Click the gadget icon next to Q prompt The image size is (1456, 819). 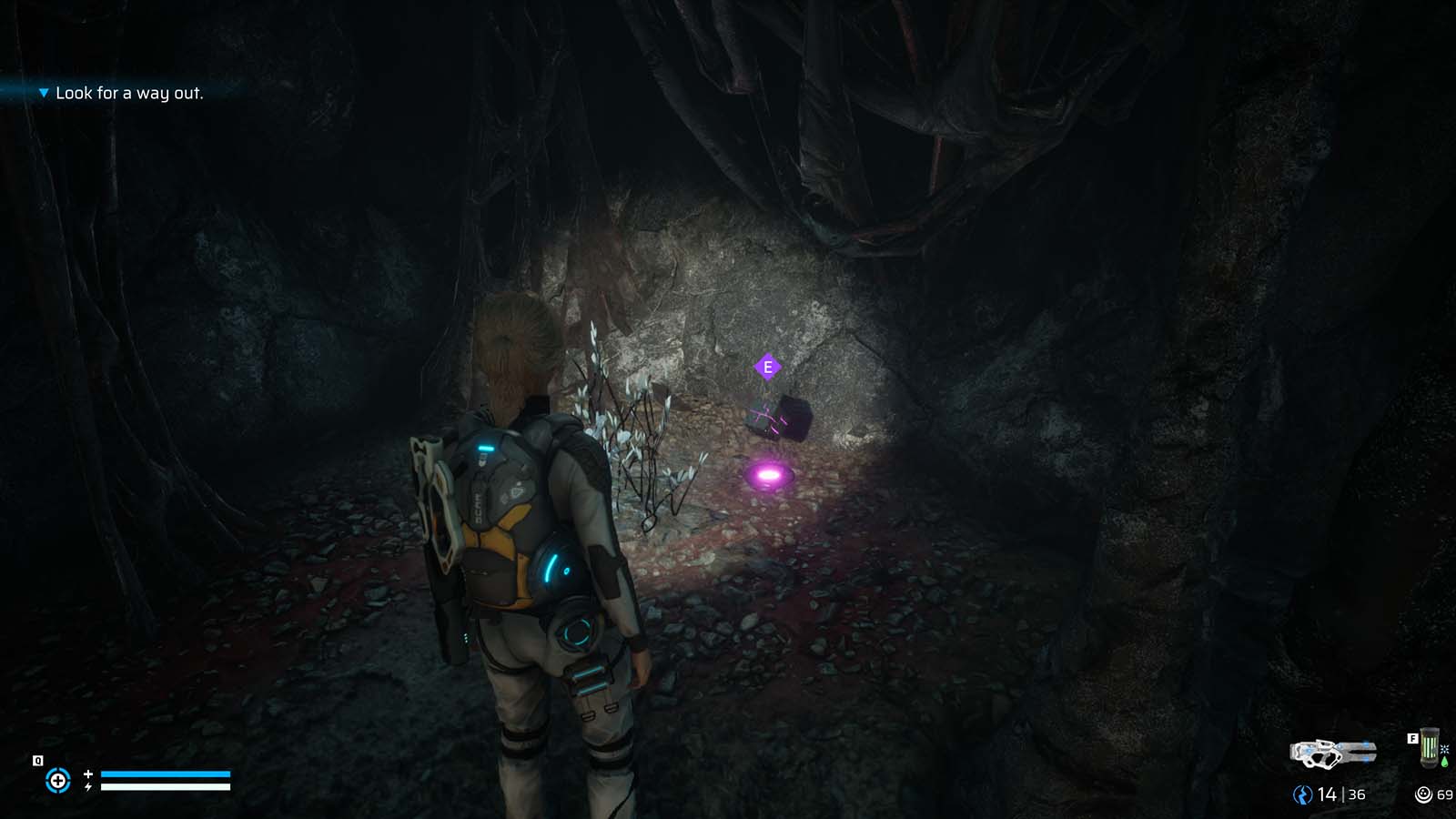click(x=59, y=779)
